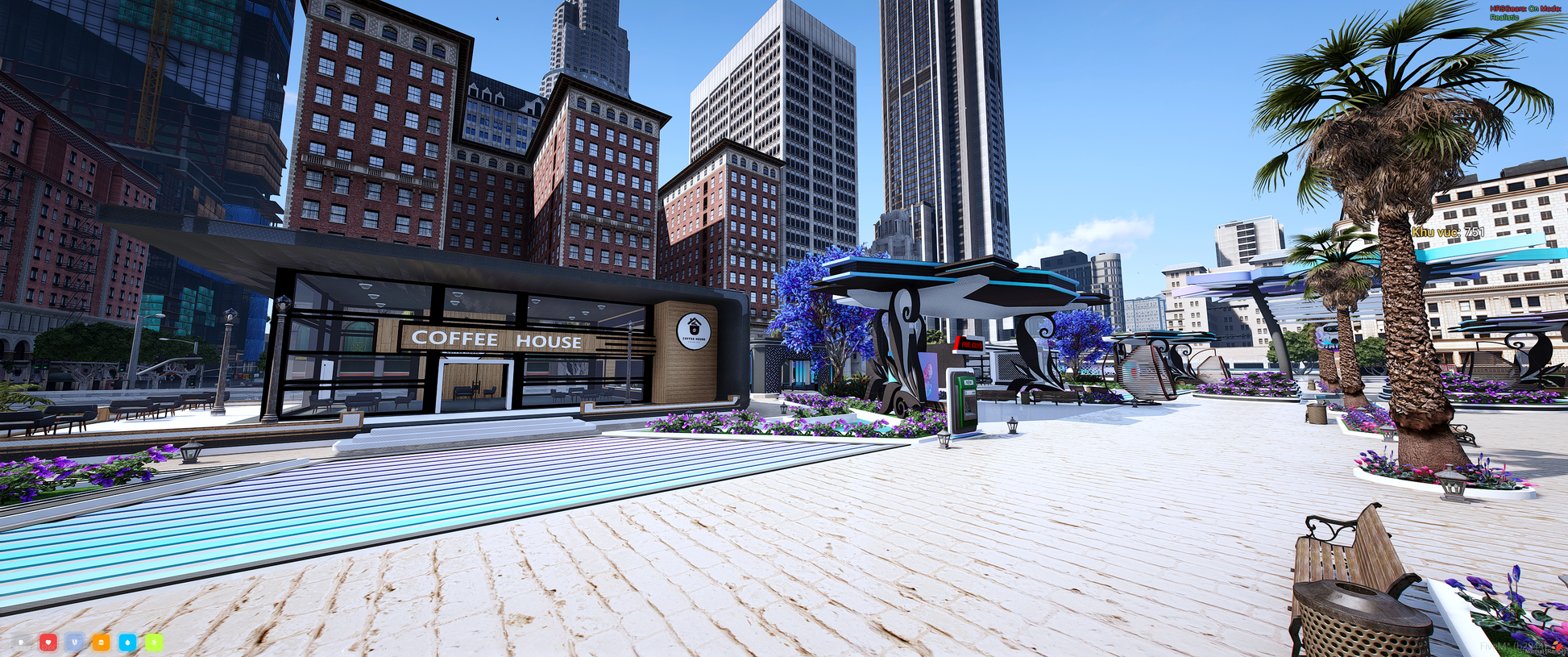
Task: Select the blue water drop thirst icon
Action: pyautogui.click(x=127, y=642)
